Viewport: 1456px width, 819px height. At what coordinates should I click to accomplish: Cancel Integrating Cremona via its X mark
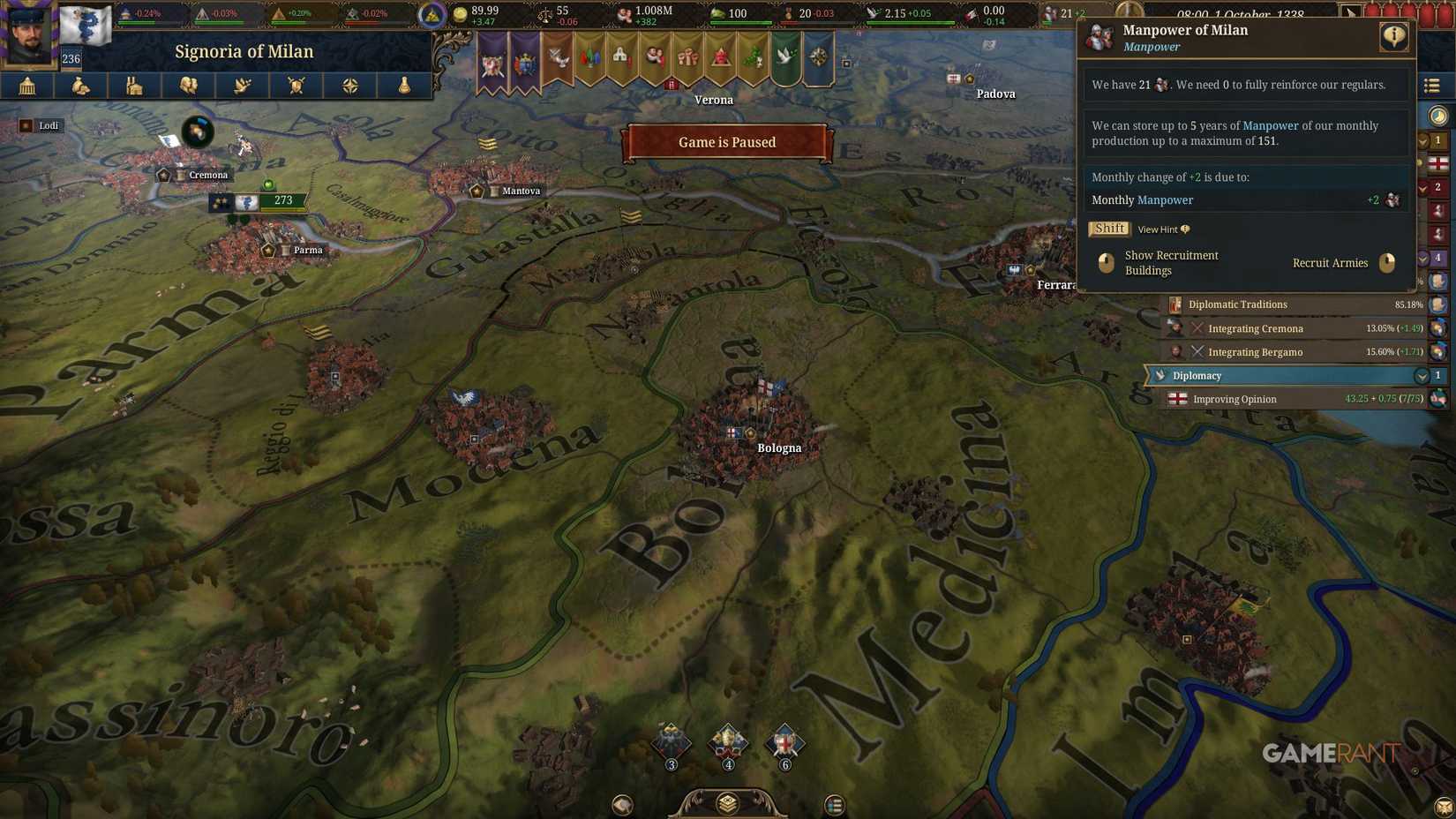[1197, 327]
